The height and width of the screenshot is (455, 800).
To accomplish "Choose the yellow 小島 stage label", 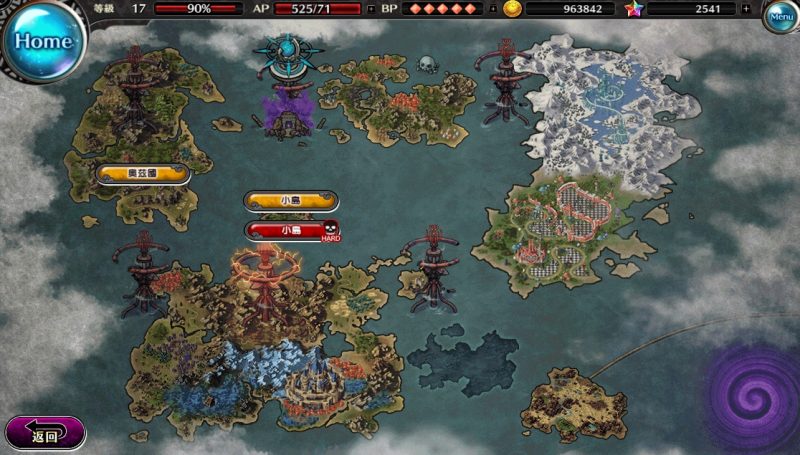I will [289, 201].
